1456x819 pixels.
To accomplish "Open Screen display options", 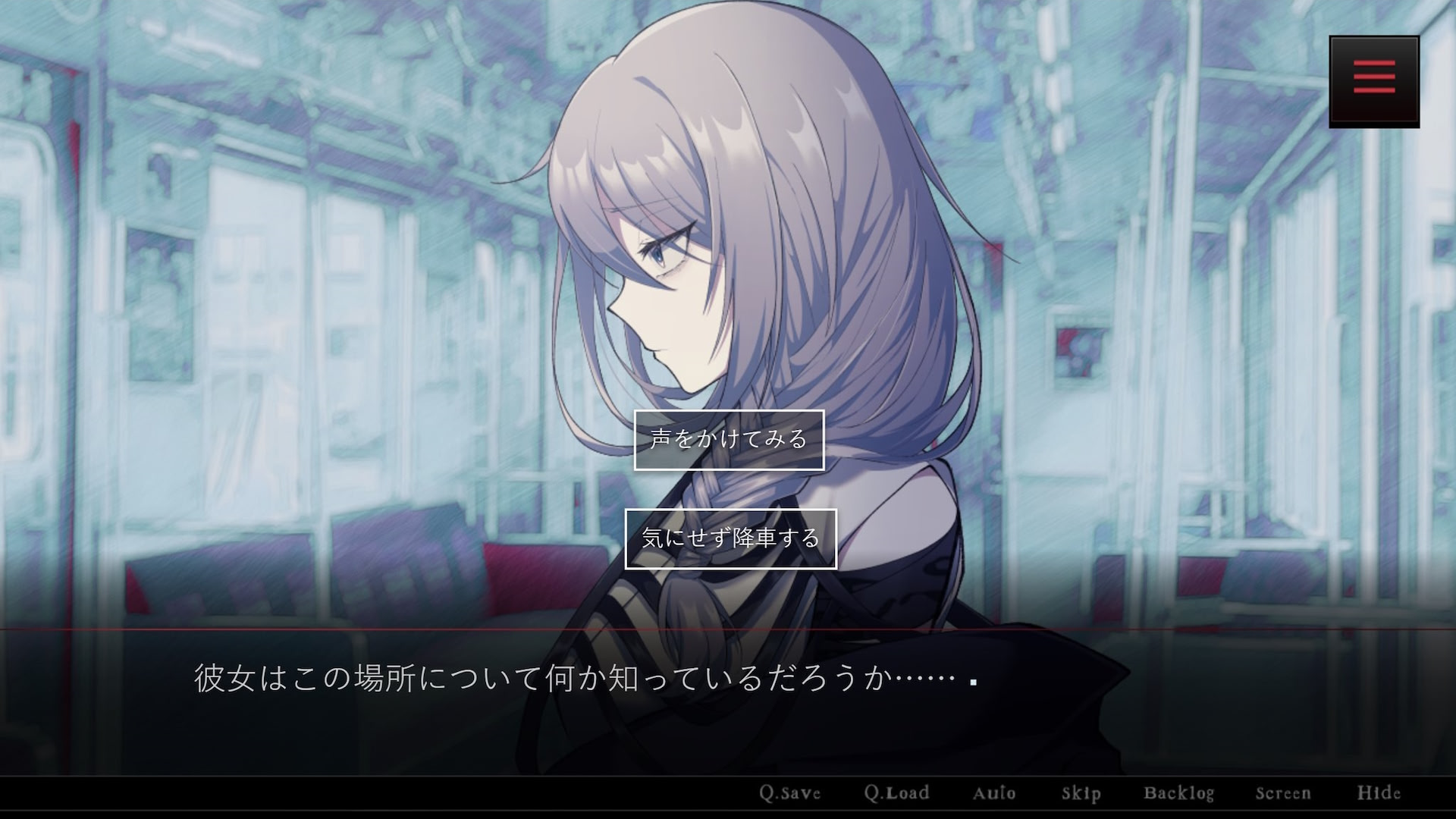I will (1285, 793).
